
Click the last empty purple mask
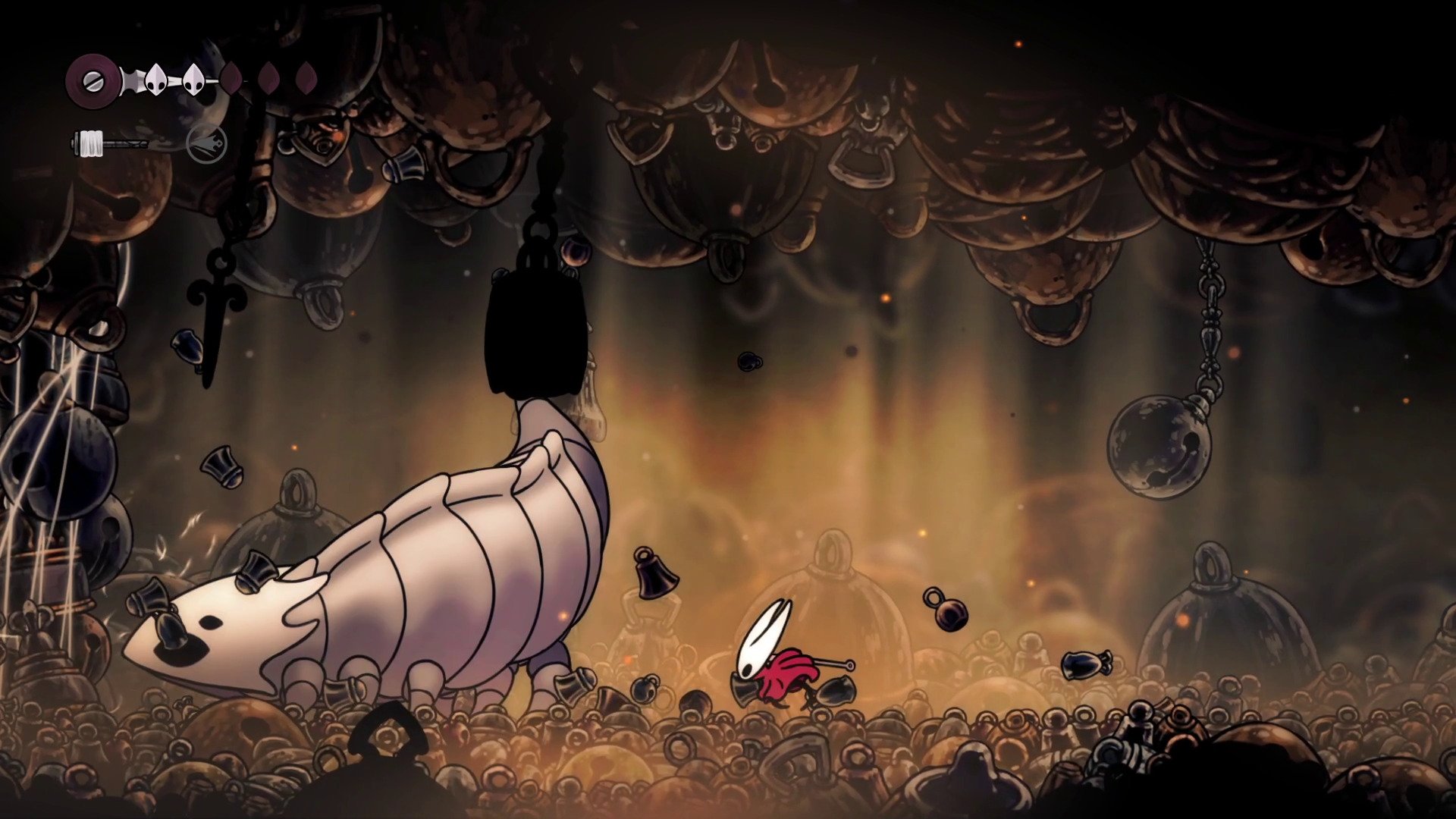[x=307, y=78]
